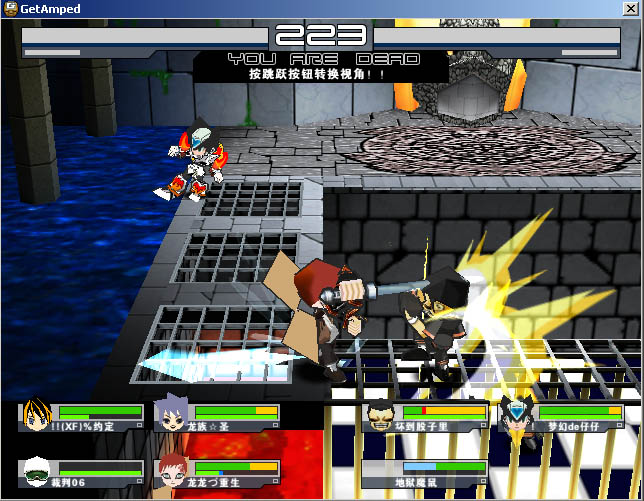Screen dimensions: 644x501
Task: Select the 裁判06 player panel
Action: tap(82, 474)
